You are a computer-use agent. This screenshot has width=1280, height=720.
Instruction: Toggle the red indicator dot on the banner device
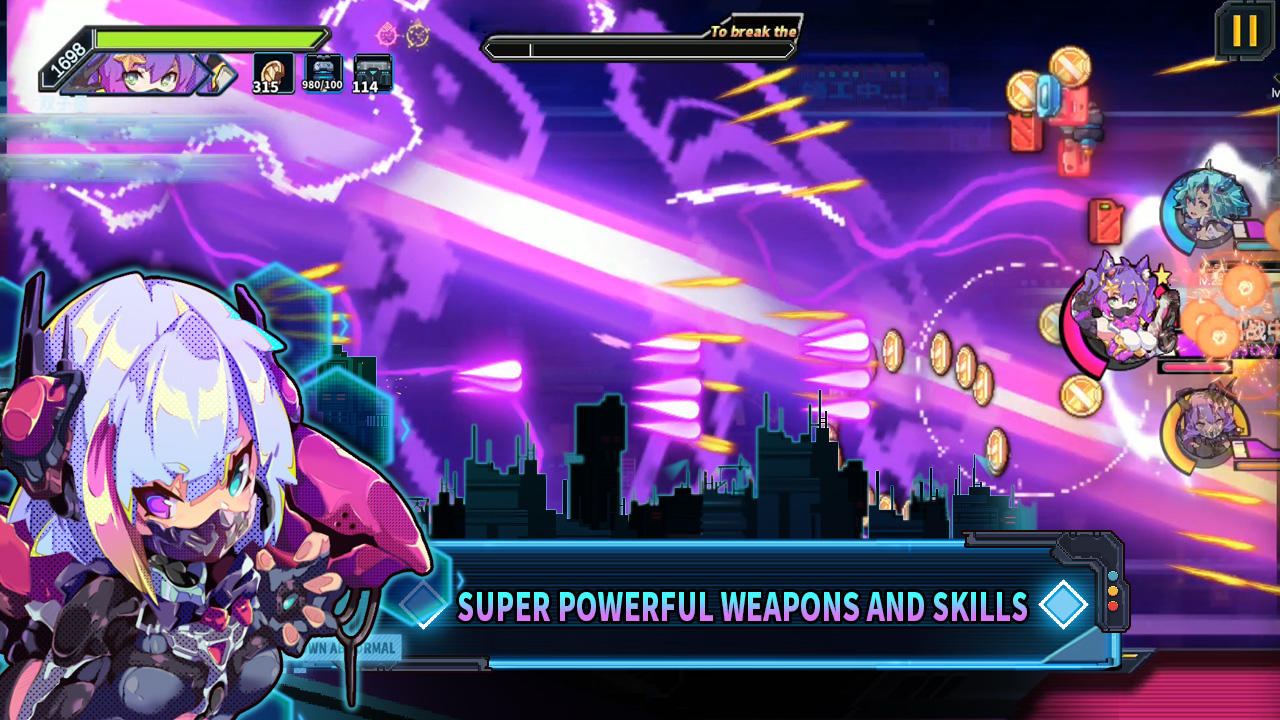click(1112, 606)
